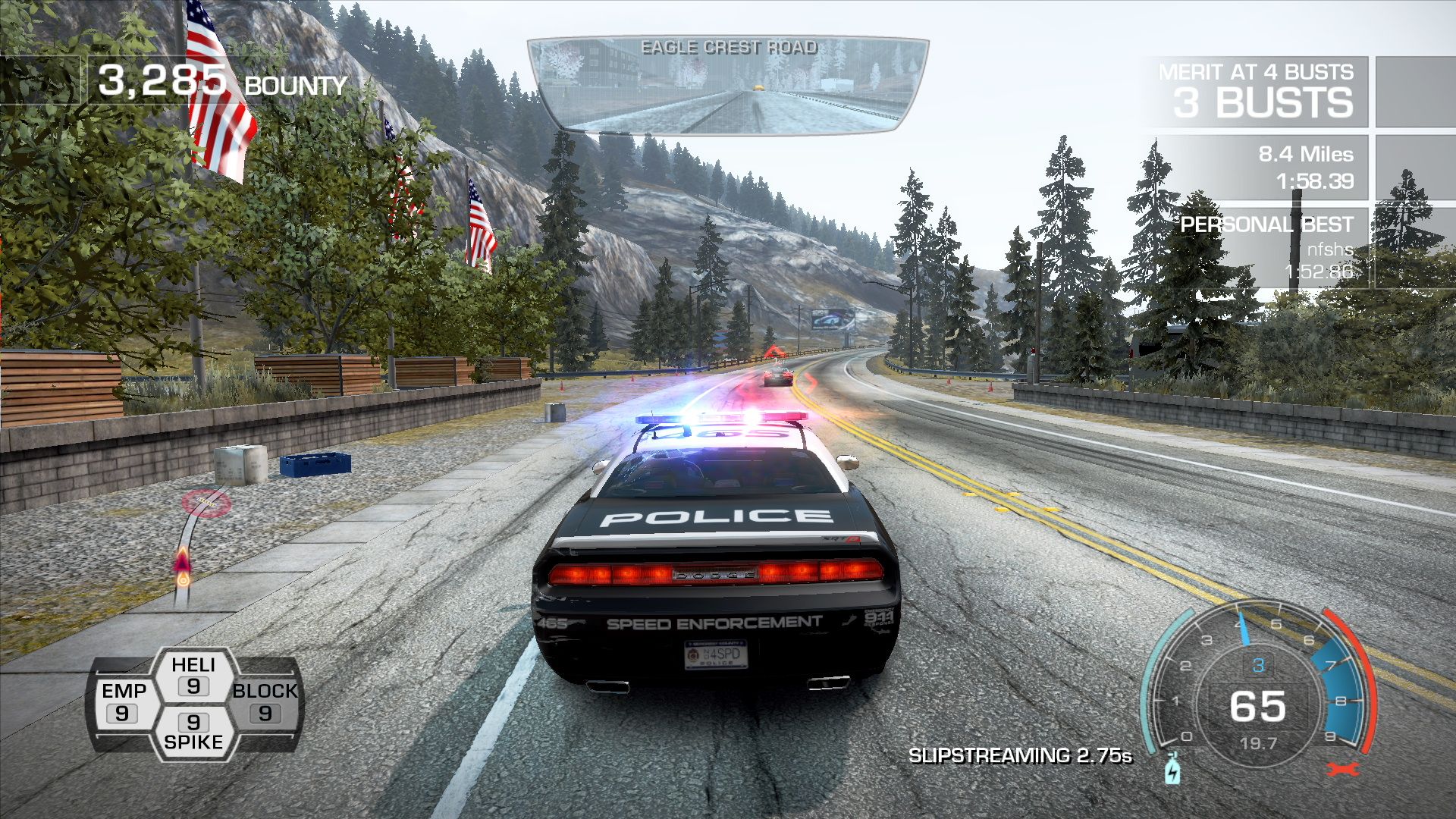Click the nitrous bottle icon
The width and height of the screenshot is (1456, 819).
point(1172,769)
